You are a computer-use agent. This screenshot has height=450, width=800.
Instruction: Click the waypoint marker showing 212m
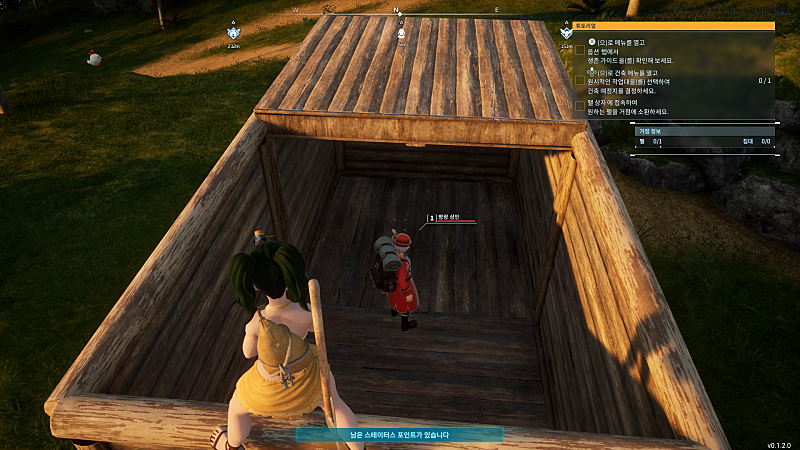coord(232,36)
